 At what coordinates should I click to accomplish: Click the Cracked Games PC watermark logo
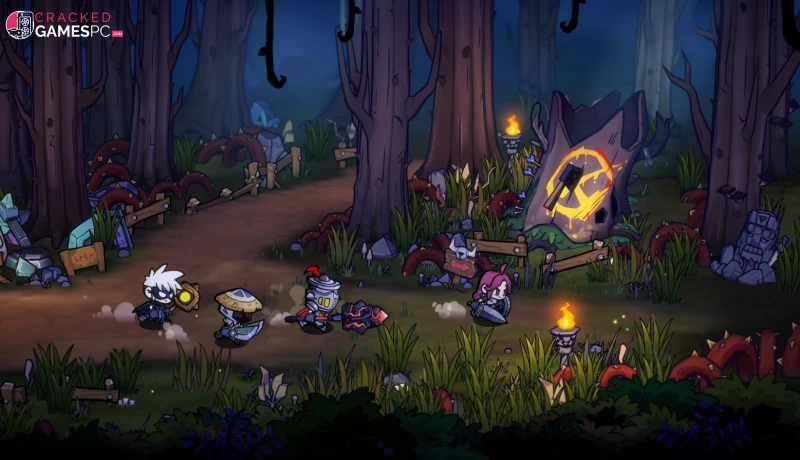[64, 24]
